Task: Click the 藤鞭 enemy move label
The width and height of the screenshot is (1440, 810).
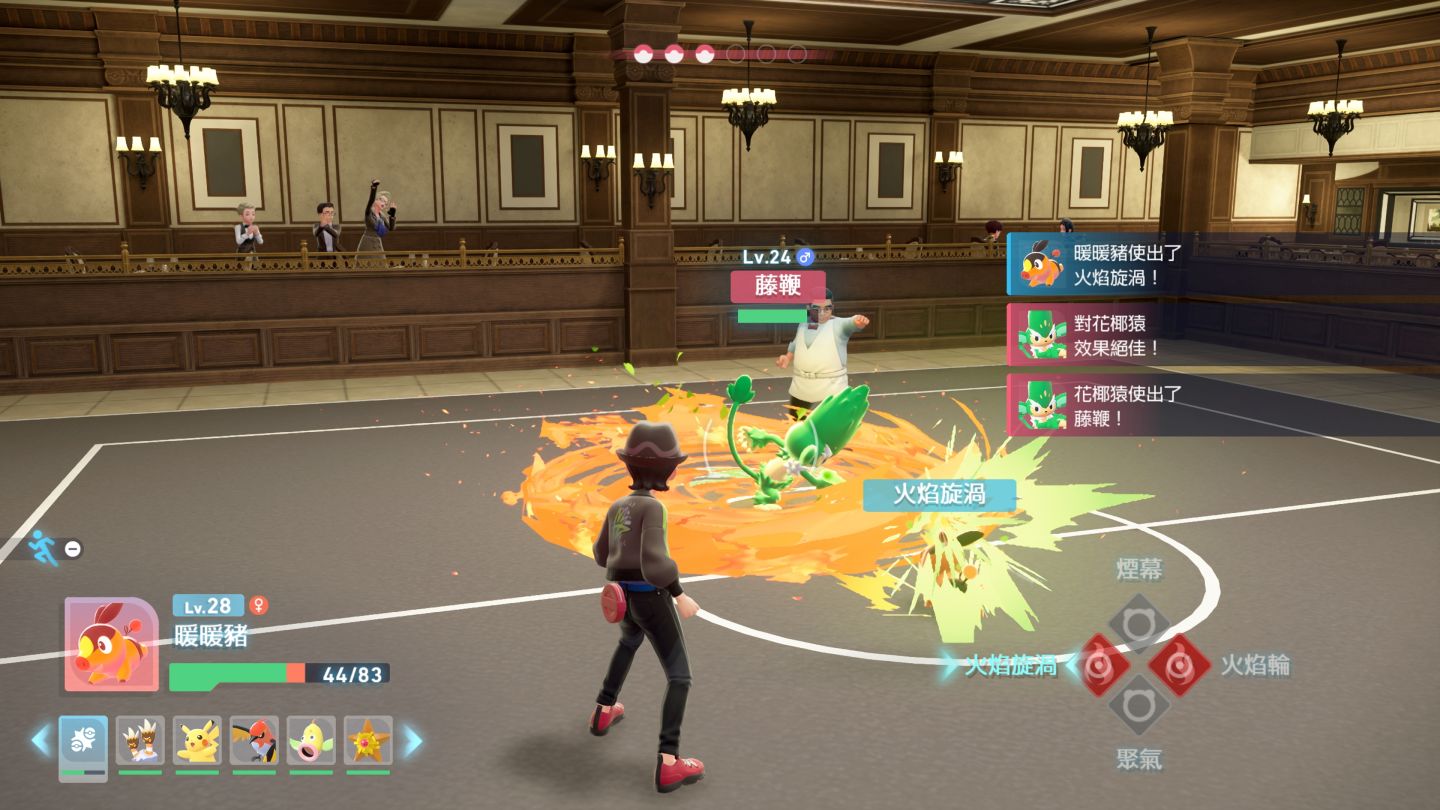Action: (x=778, y=286)
